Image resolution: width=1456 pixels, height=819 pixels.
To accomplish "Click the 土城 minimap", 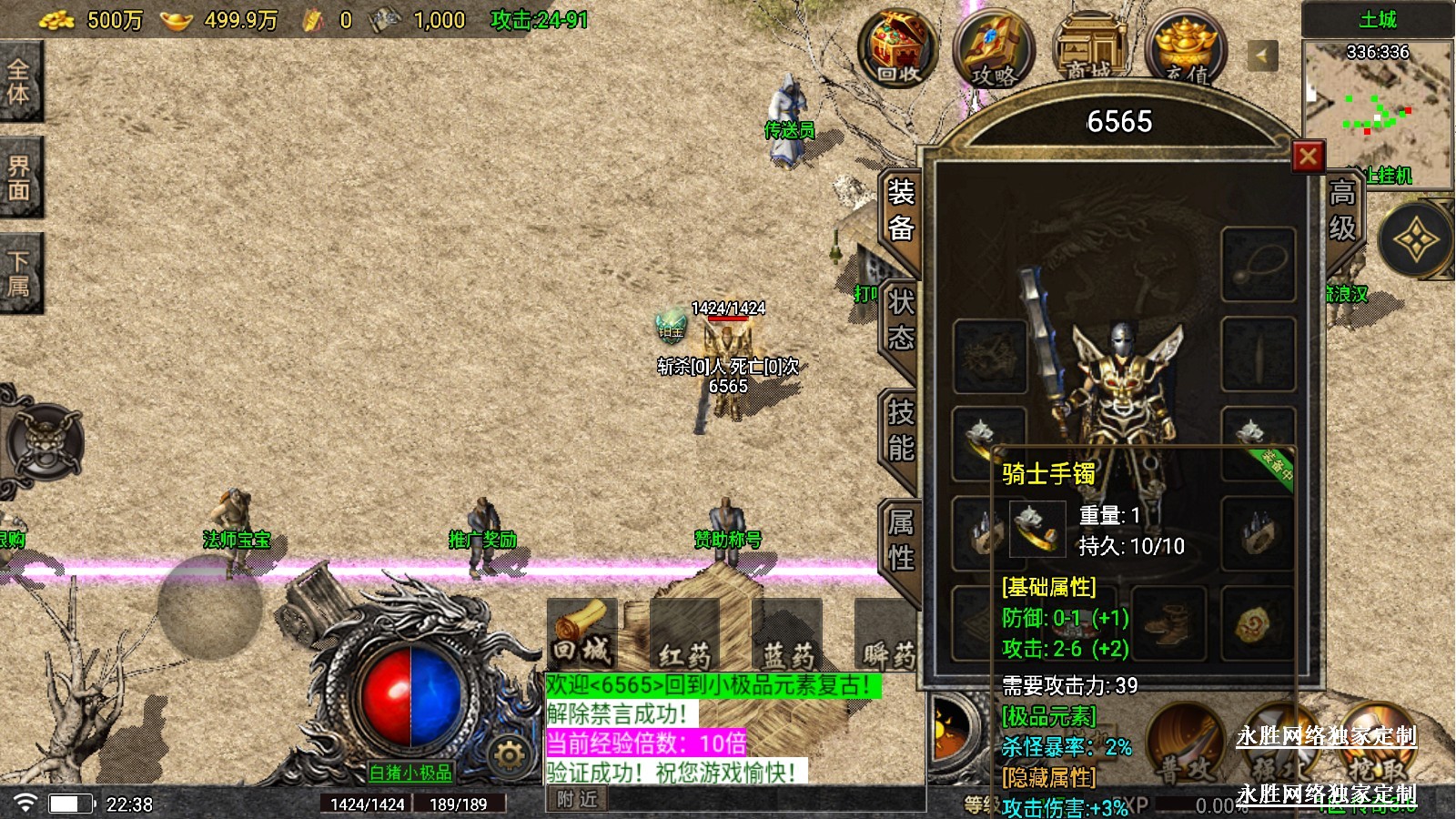I will [x=1376, y=114].
